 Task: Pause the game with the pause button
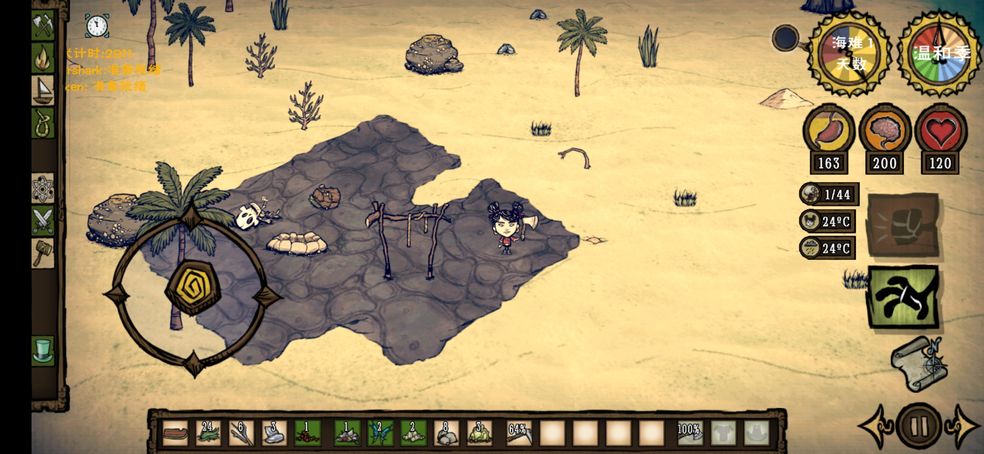[917, 426]
